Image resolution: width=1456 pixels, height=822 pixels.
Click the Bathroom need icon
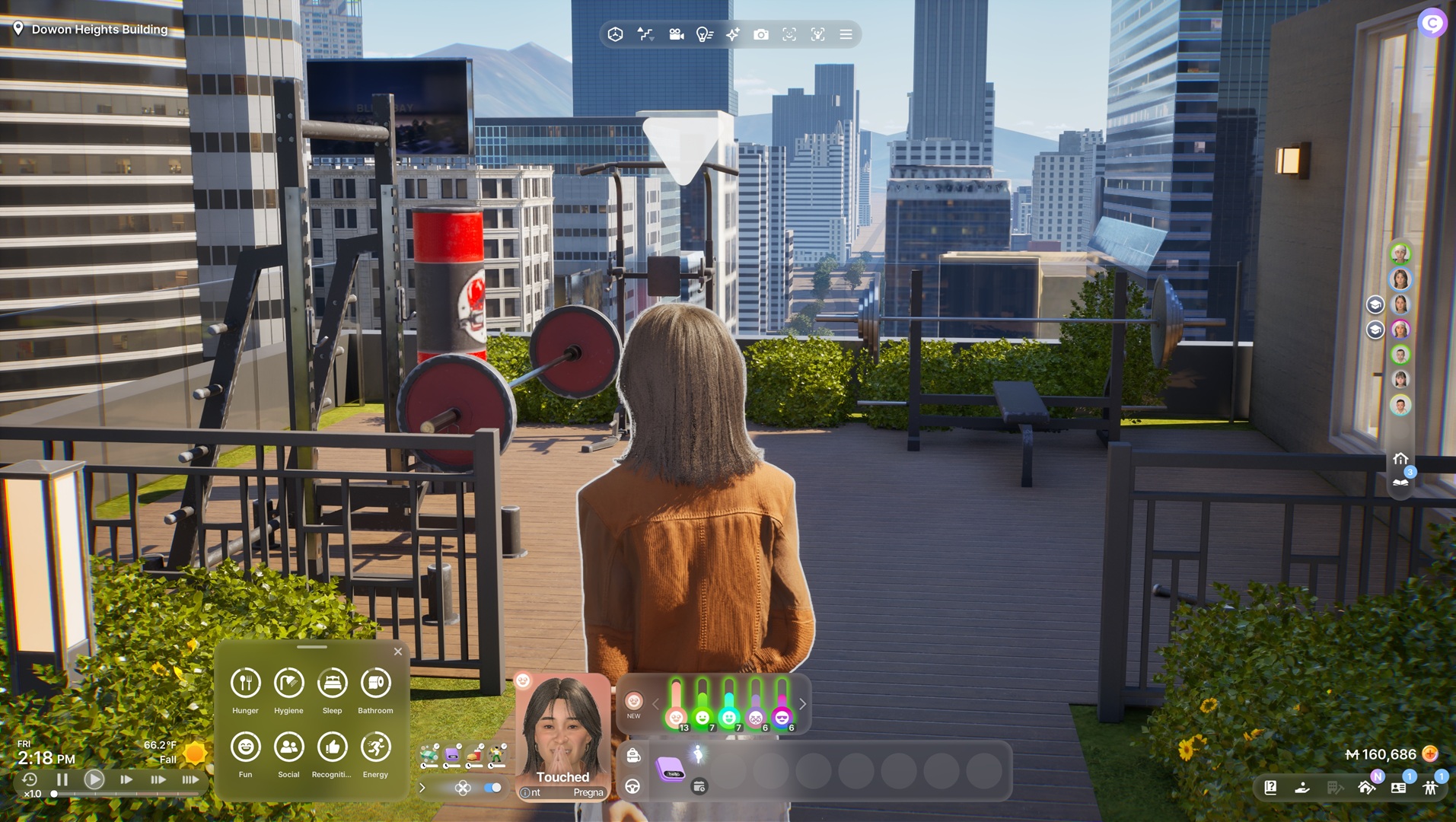375,683
